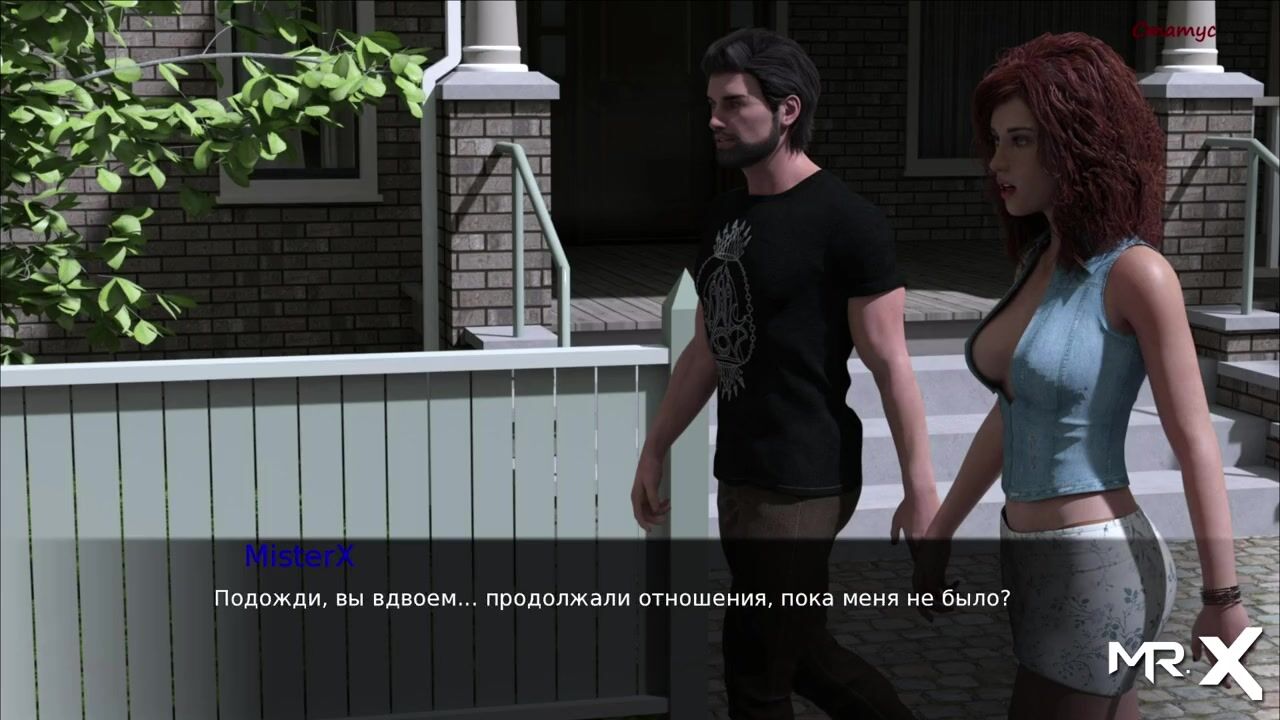Open the red Статус status button
This screenshot has width=1280, height=720.
(1173, 31)
